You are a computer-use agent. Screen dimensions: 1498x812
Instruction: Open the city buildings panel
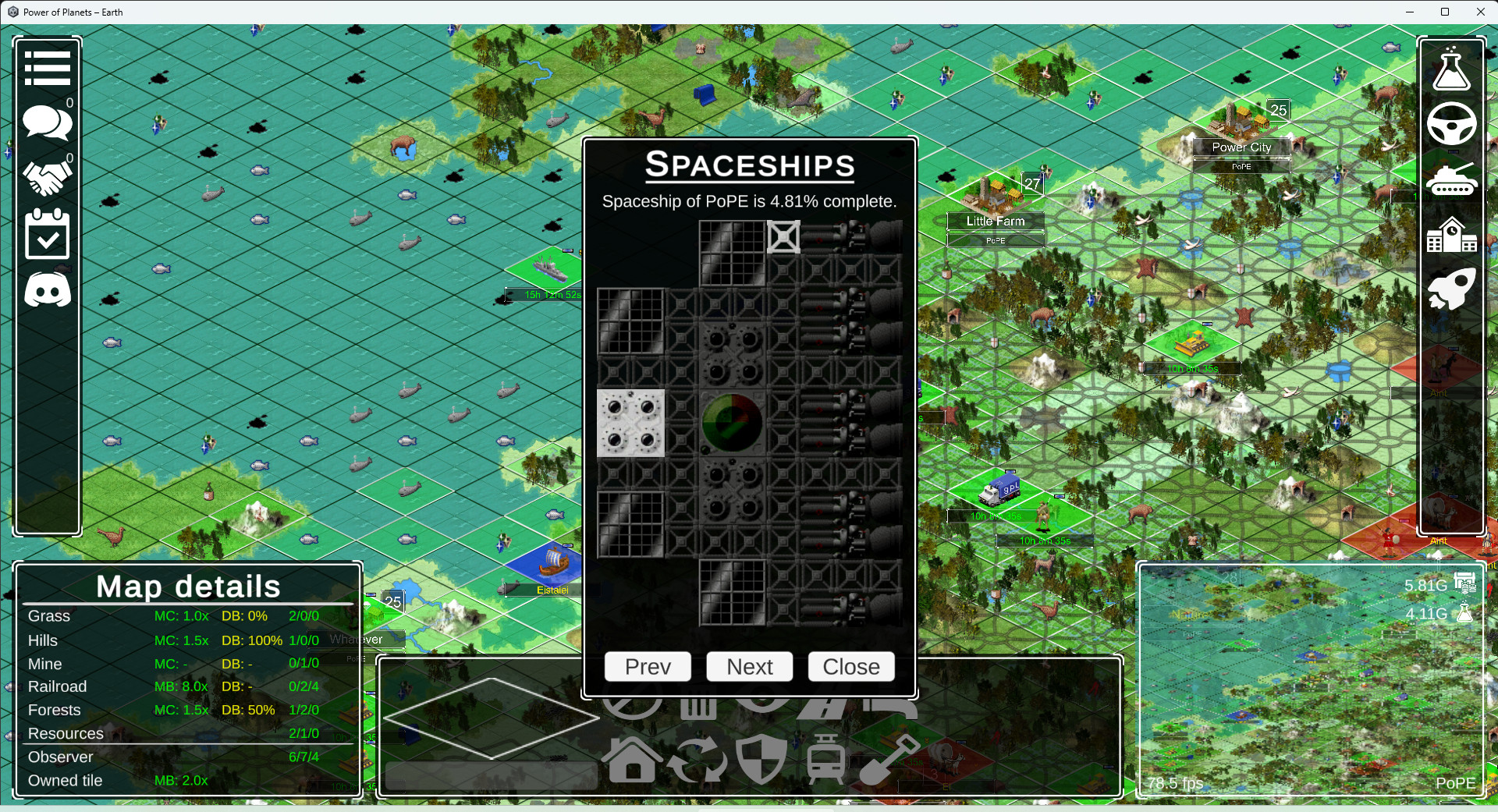[x=1452, y=235]
